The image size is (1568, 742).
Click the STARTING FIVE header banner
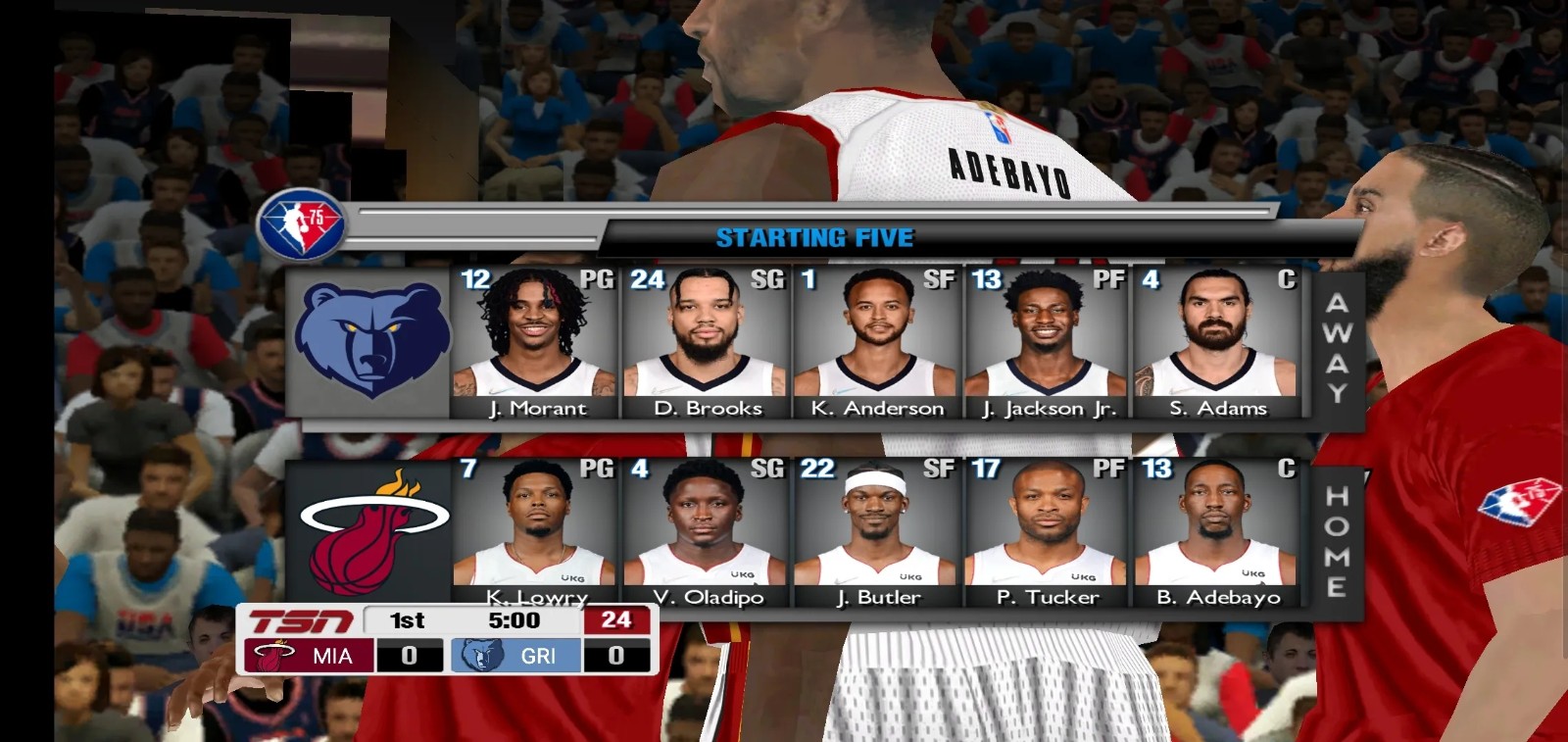click(x=813, y=236)
